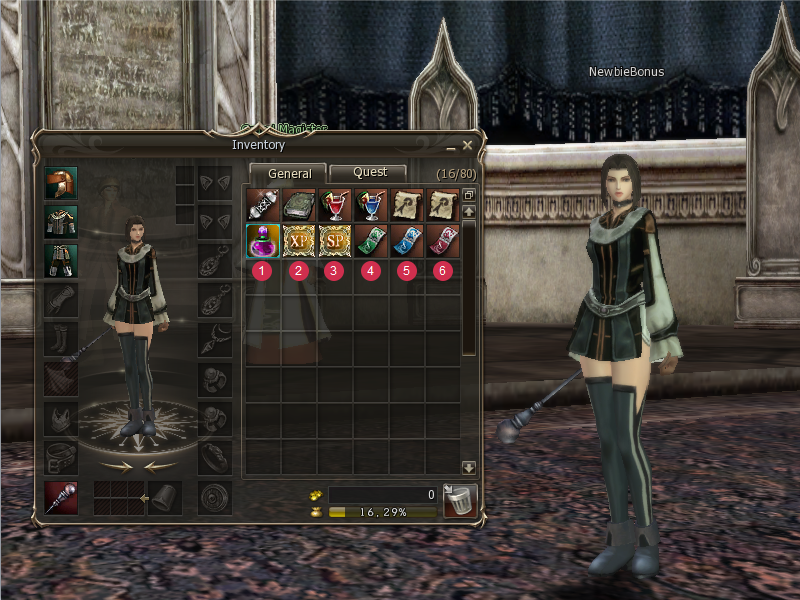
Task: Select the red cocktail drink item
Action: point(333,204)
